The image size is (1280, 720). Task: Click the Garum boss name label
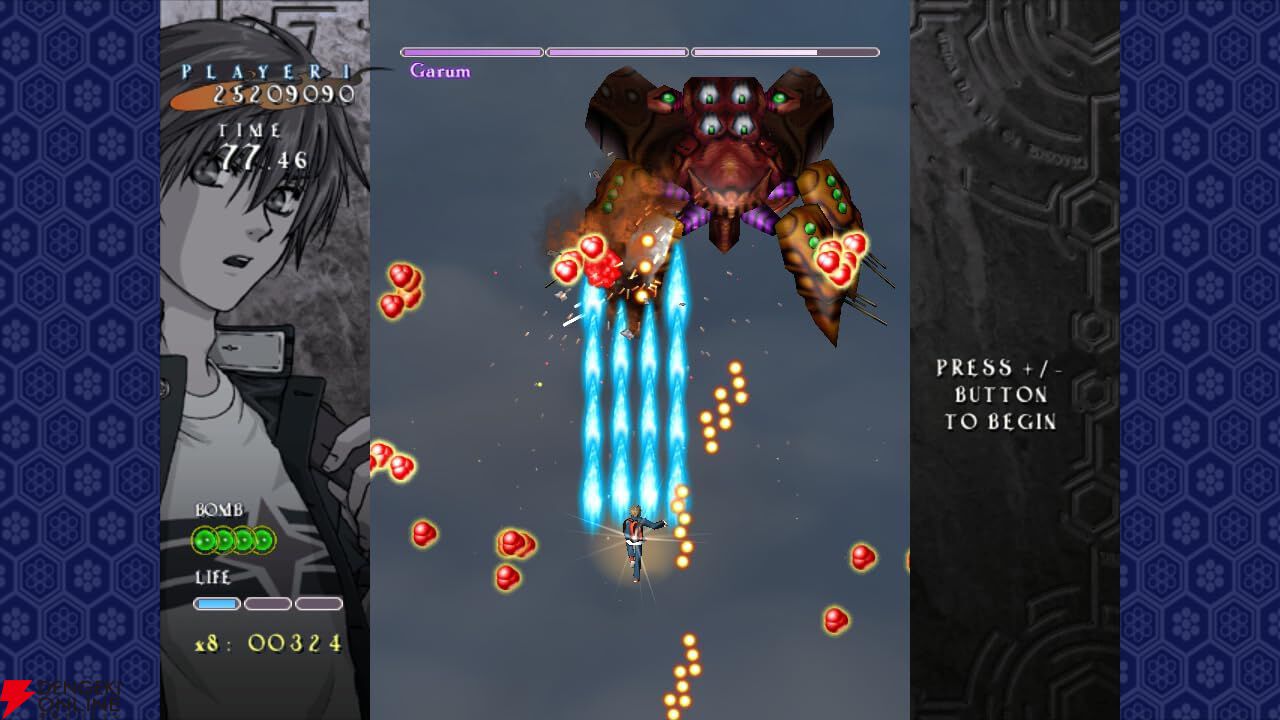tap(442, 71)
